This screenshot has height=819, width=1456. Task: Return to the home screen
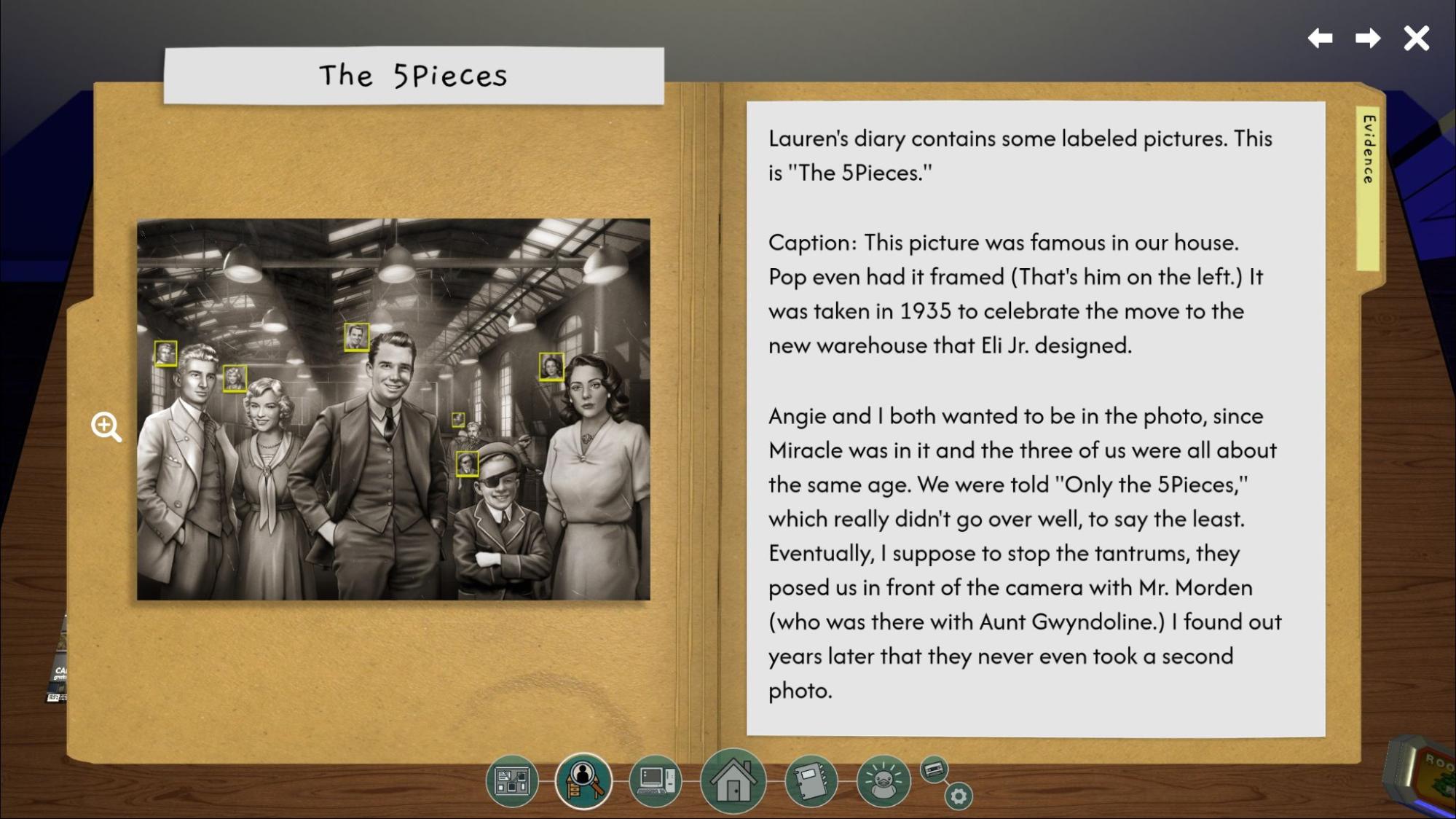pyautogui.click(x=733, y=781)
